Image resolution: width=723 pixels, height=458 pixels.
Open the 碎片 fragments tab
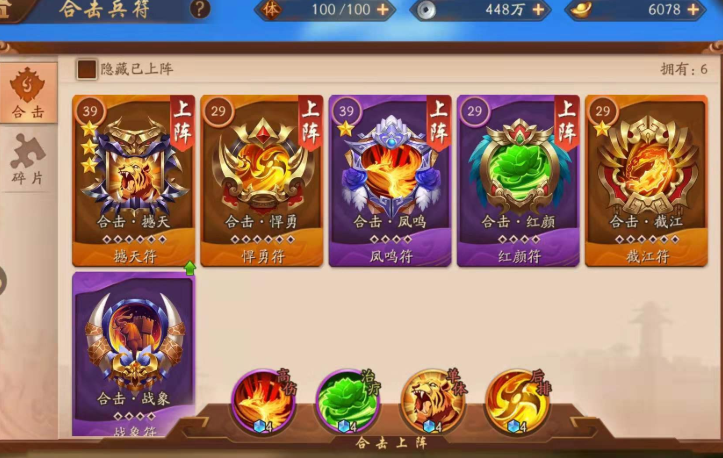[27, 160]
